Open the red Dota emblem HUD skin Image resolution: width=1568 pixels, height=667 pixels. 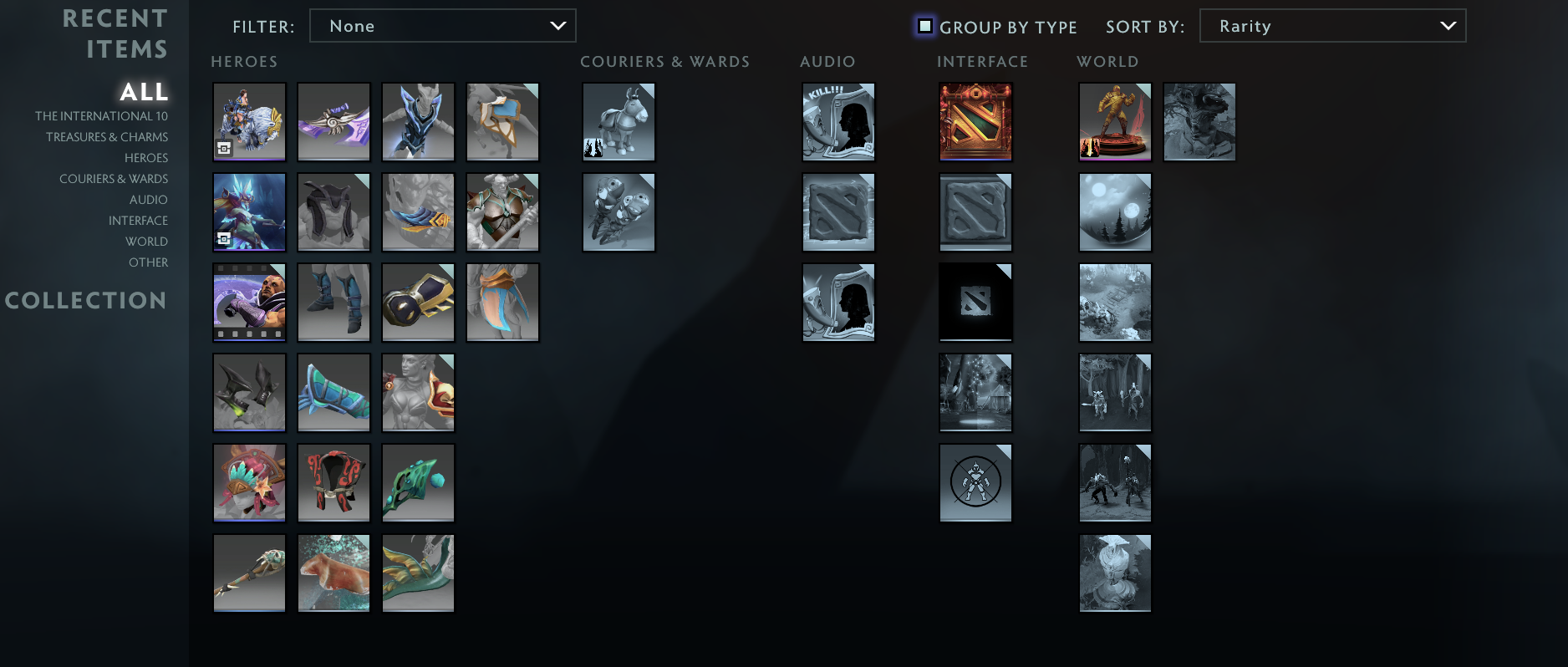(975, 122)
